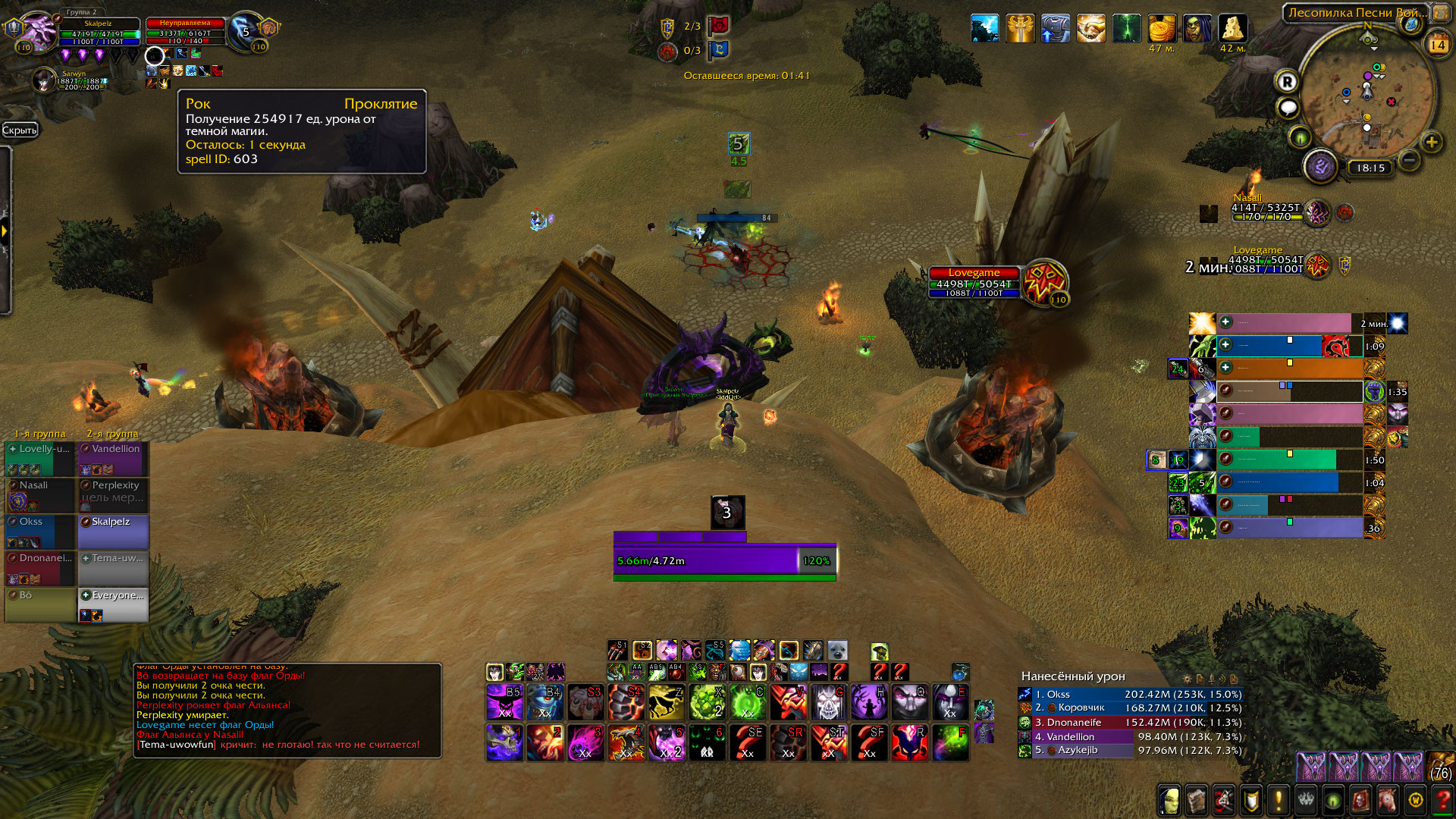Target Lovegame via the enemy unit frame
This screenshot has height=819, width=1456.
pos(974,282)
